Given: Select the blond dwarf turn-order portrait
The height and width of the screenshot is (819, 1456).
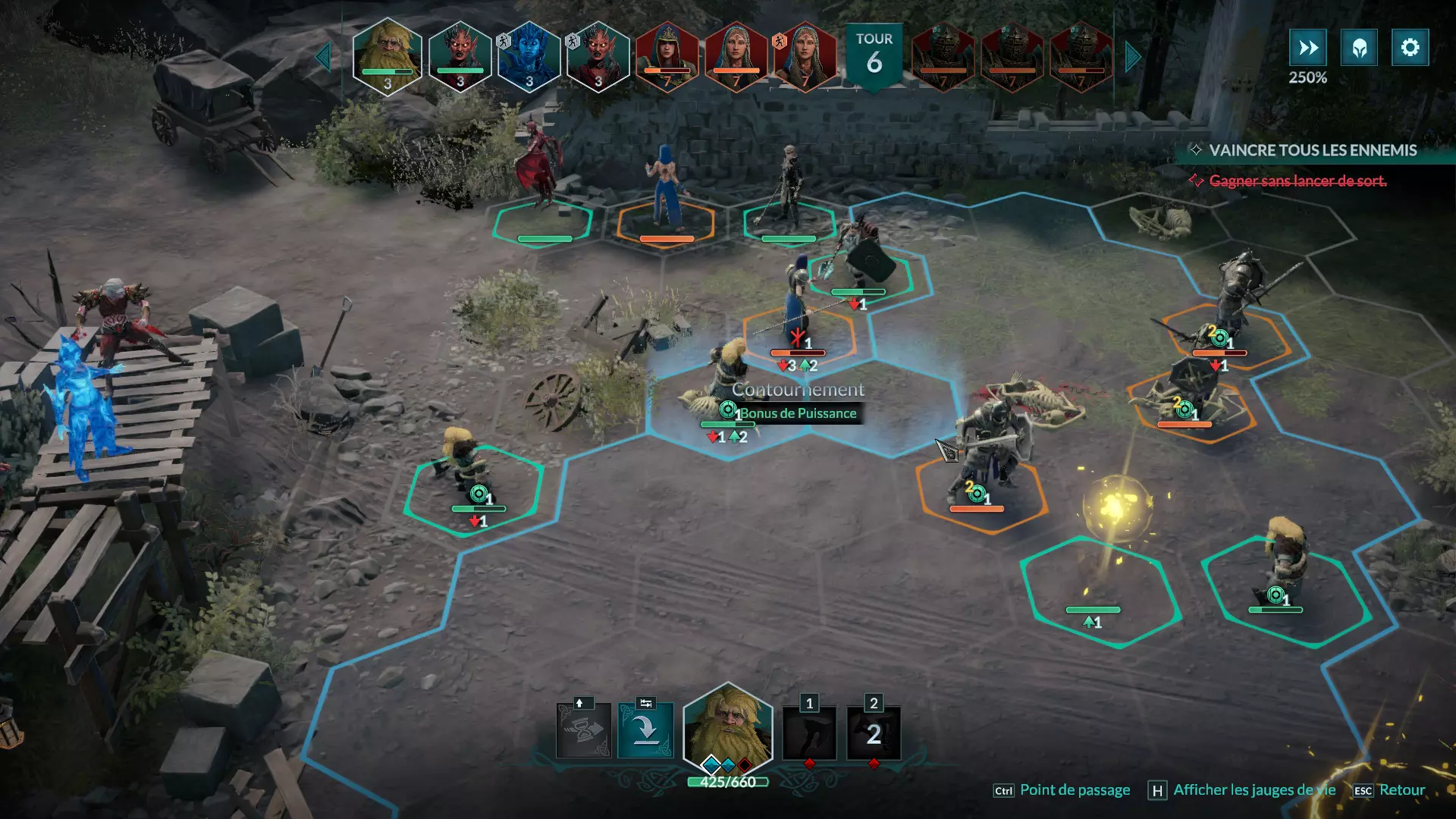Looking at the screenshot, I should pyautogui.click(x=388, y=56).
